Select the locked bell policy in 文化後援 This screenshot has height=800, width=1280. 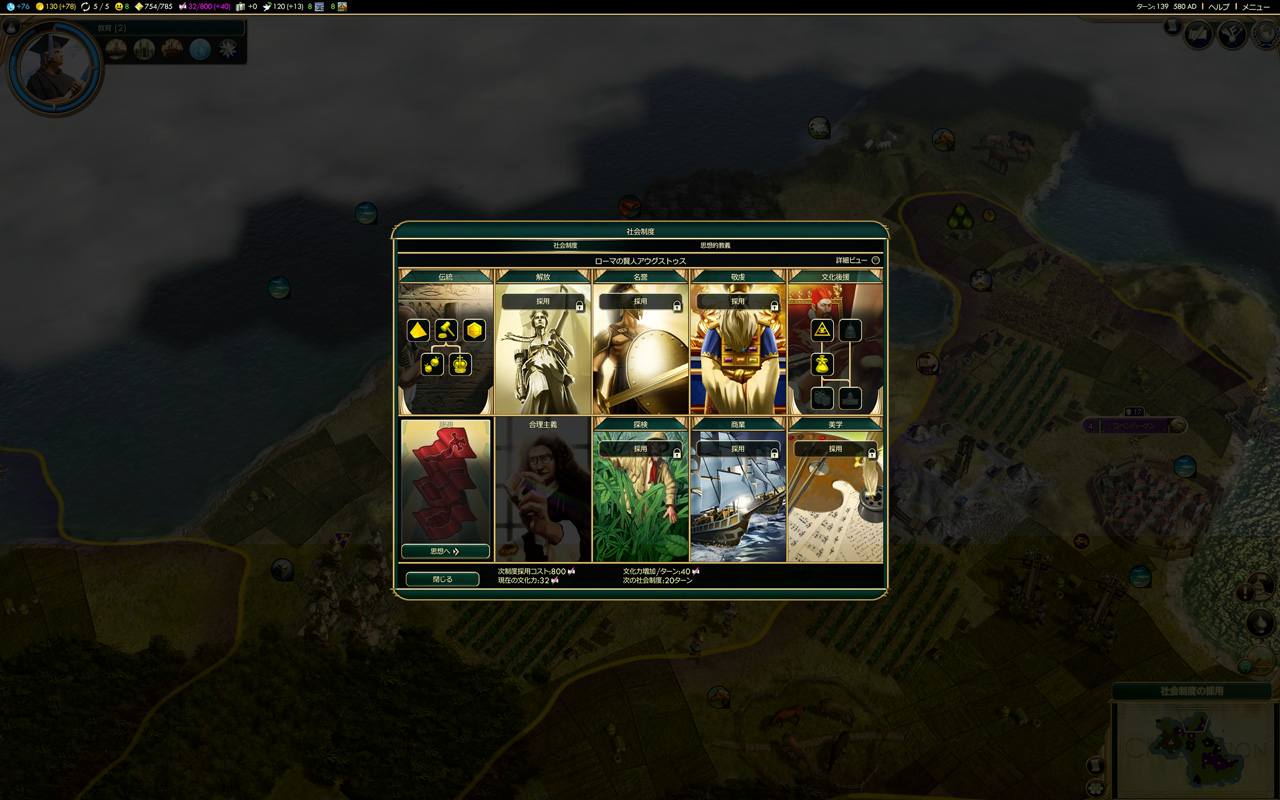850,330
